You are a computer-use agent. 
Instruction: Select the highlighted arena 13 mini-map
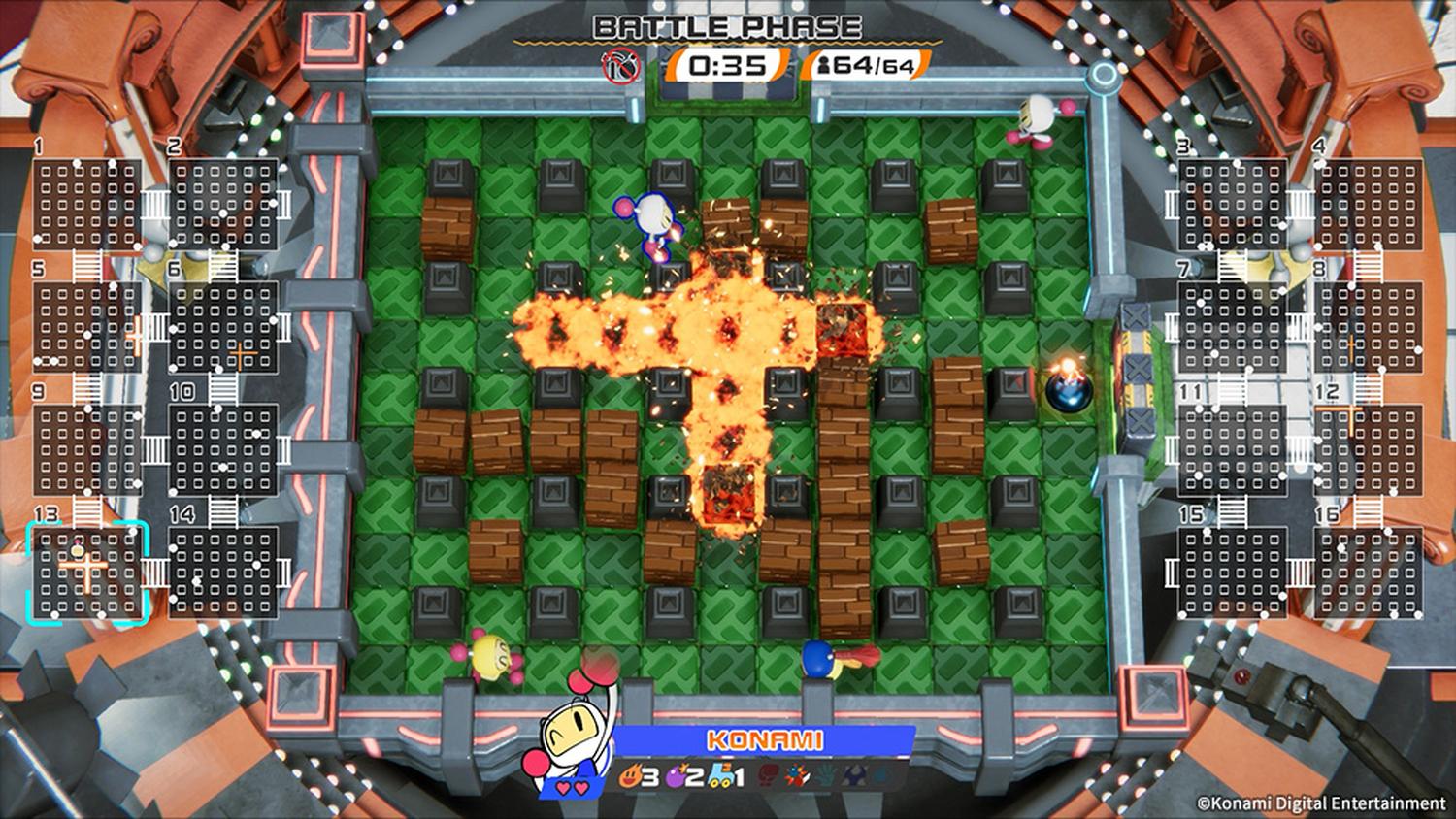click(87, 573)
